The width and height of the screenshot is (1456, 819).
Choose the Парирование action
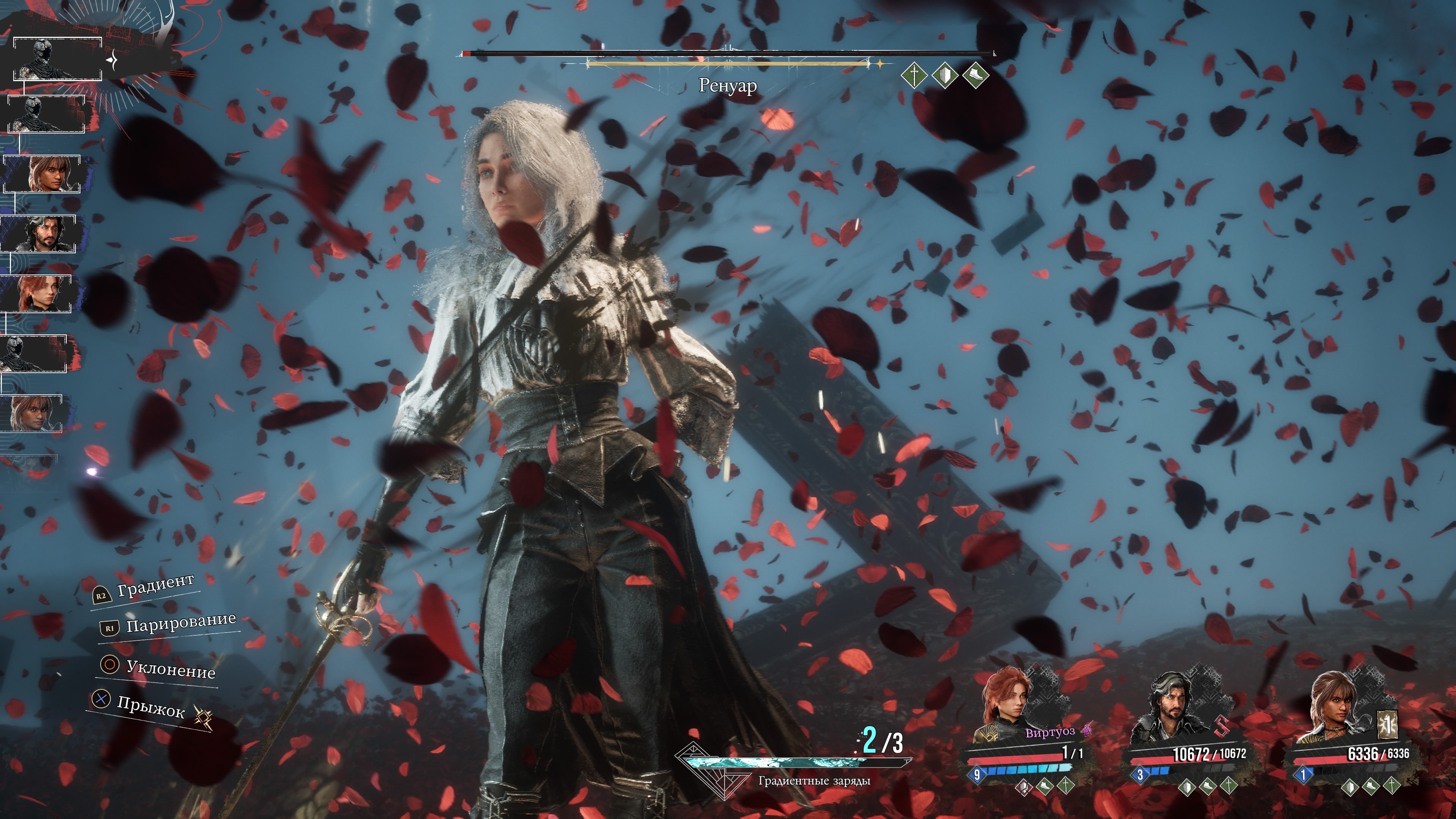click(x=180, y=623)
